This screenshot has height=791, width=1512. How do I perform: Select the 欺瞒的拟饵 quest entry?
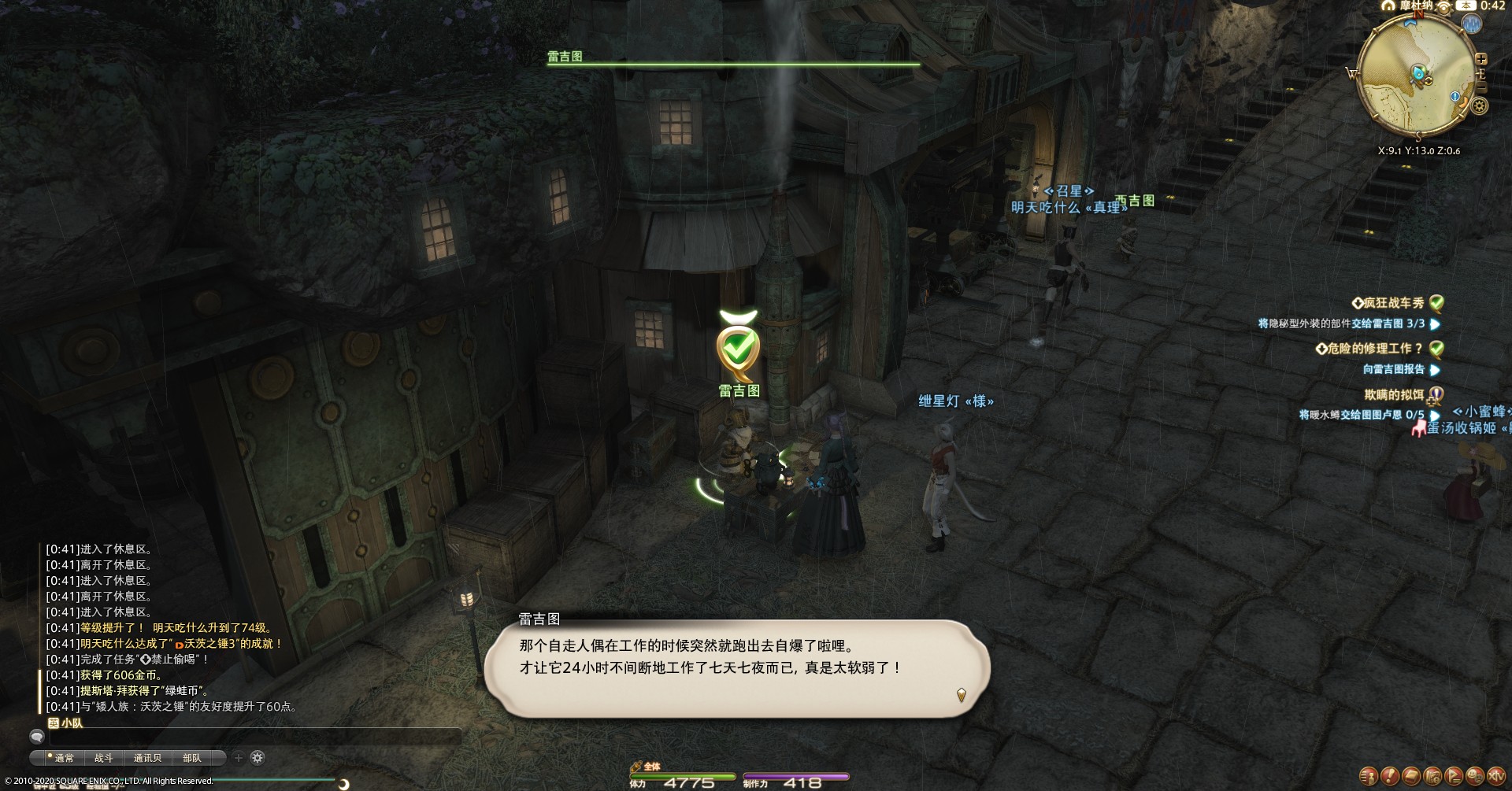pos(1394,394)
